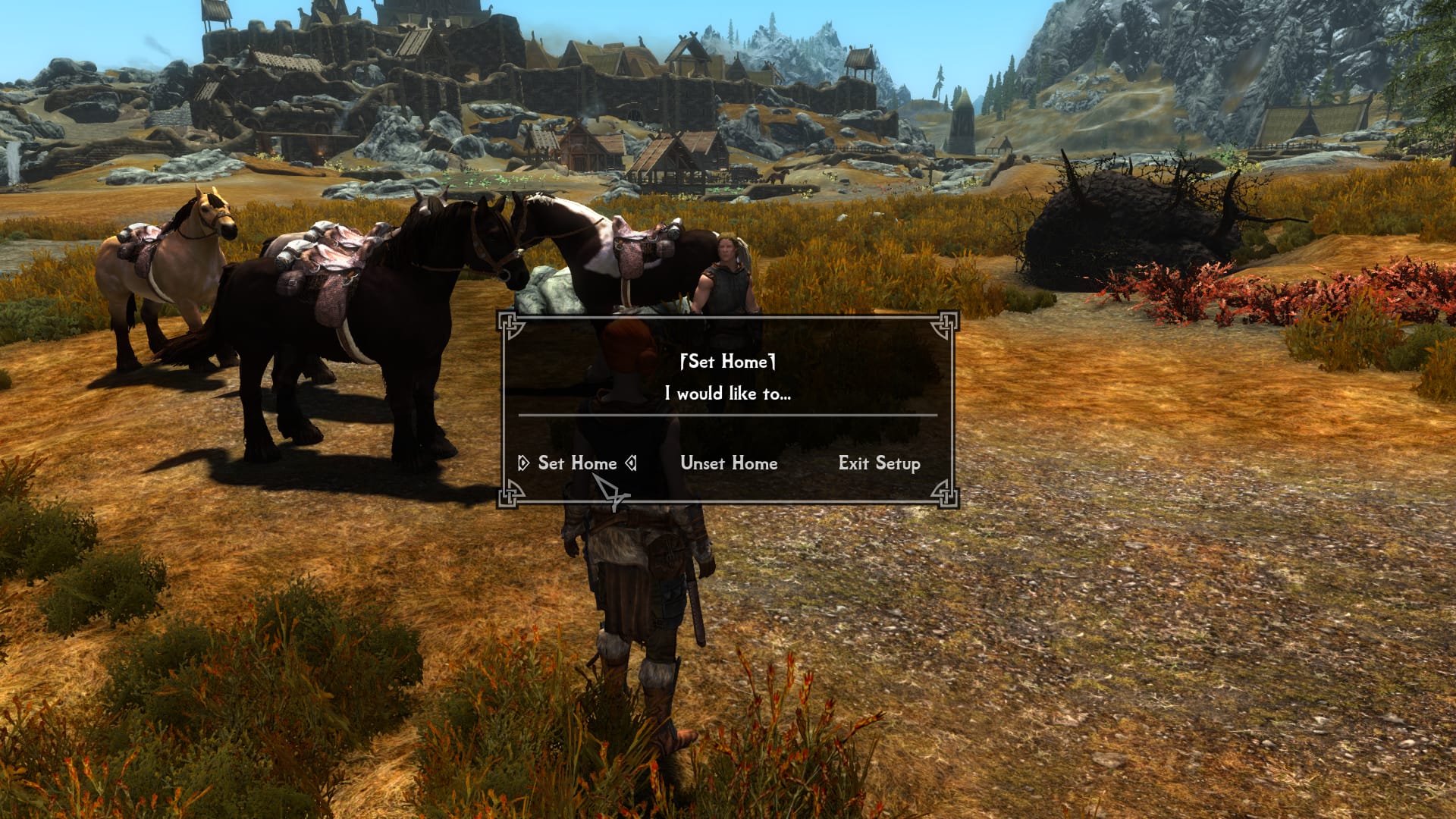The image size is (1456, 819).
Task: Click Exit Setup to close the dialog
Action: tap(879, 463)
